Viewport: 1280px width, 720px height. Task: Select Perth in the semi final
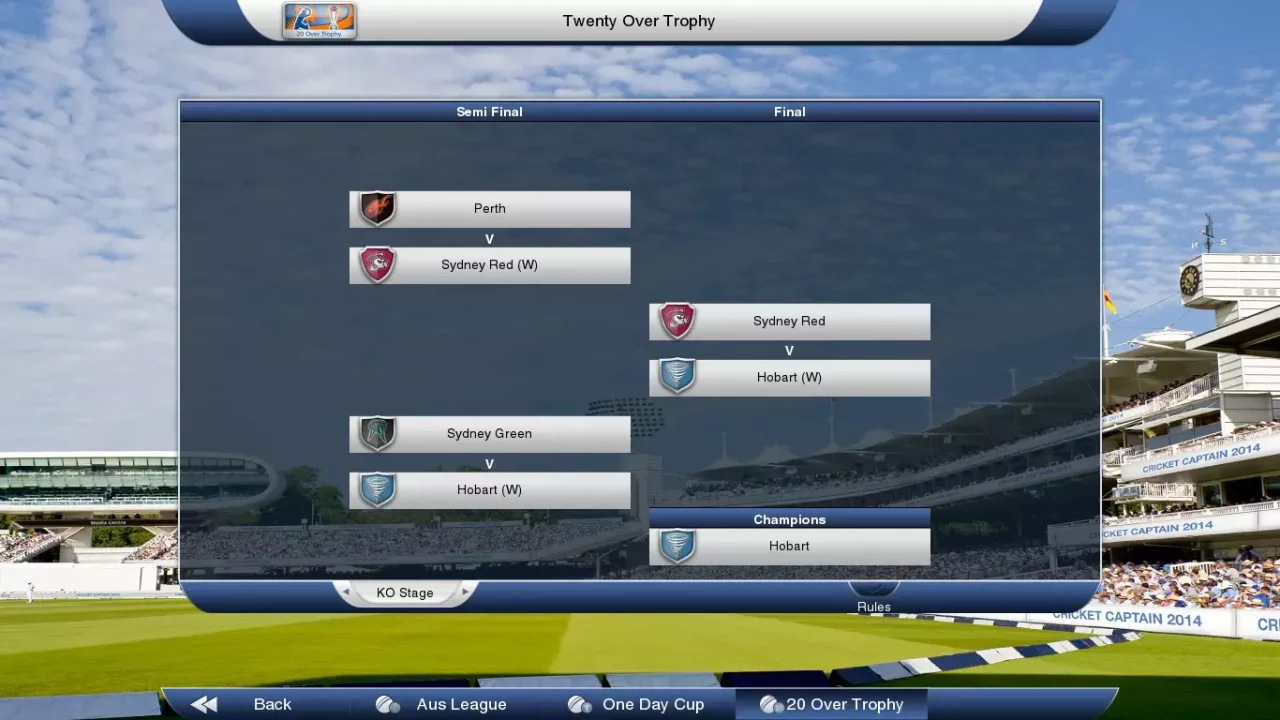[x=490, y=209]
